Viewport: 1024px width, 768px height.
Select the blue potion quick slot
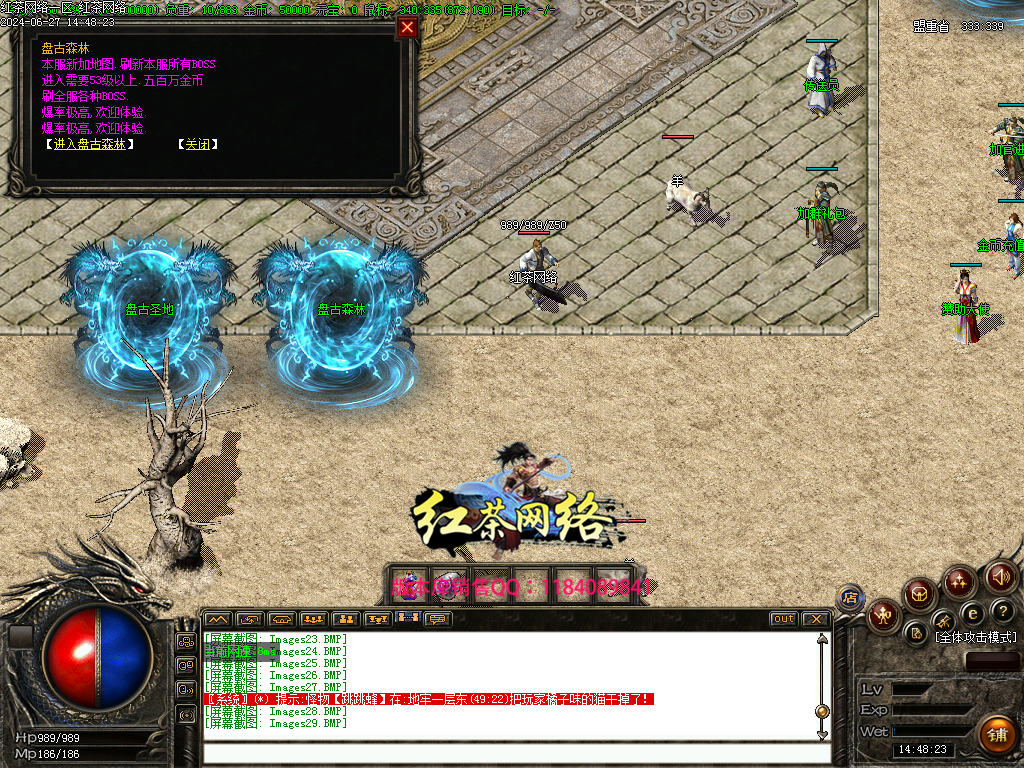(408, 583)
